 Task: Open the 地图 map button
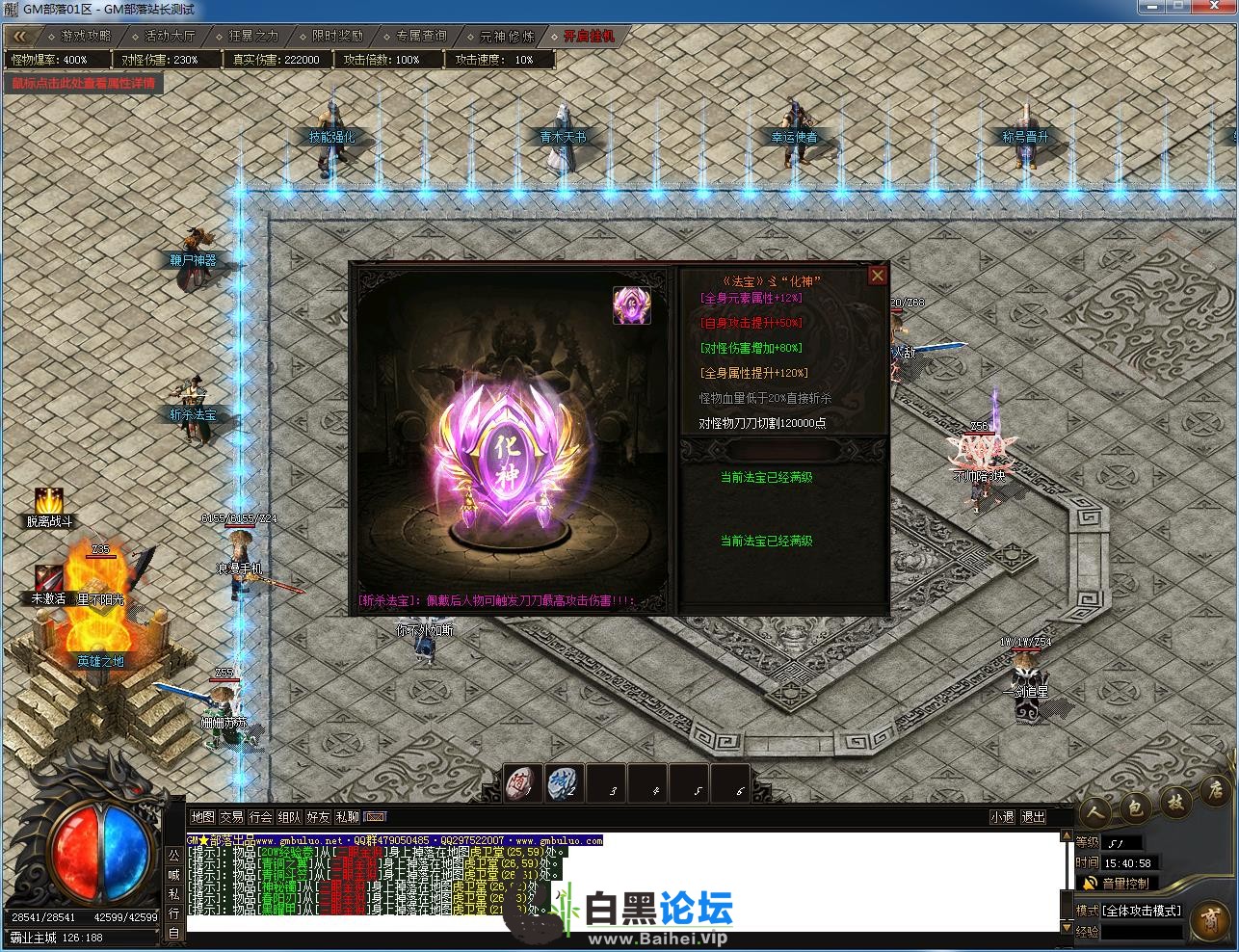pos(202,817)
